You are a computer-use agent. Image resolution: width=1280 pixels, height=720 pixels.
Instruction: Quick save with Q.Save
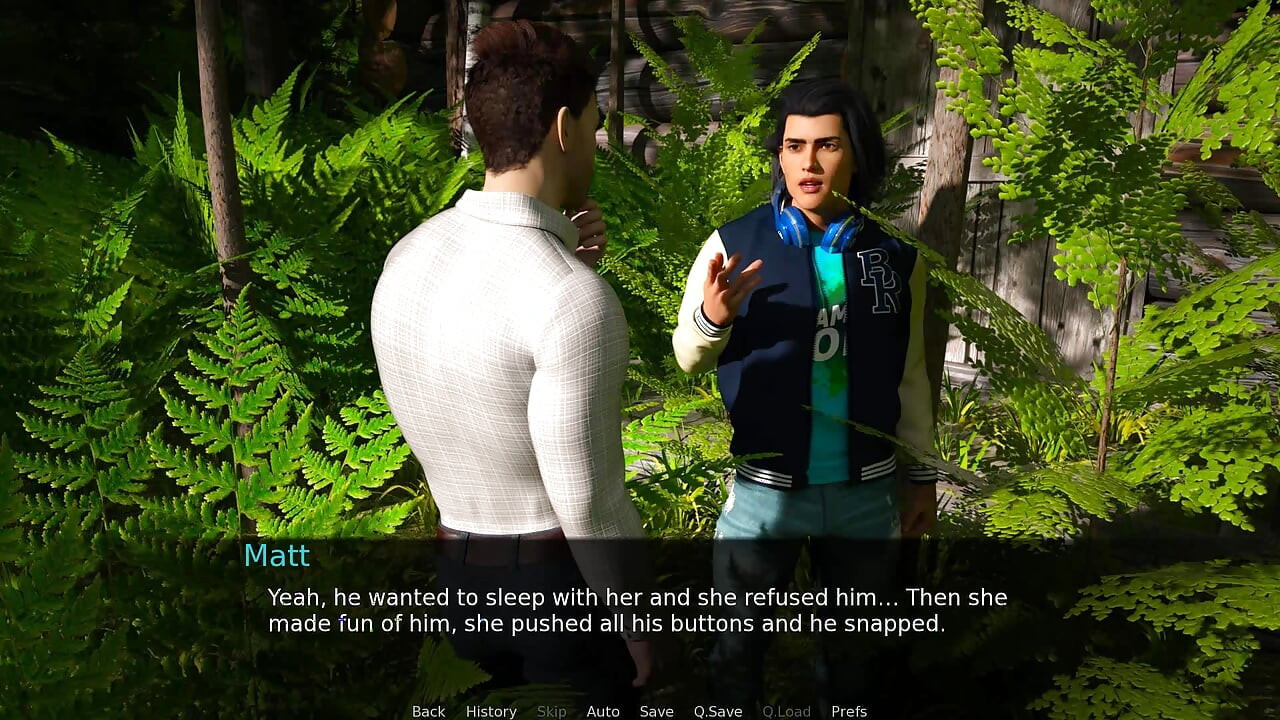[x=718, y=711]
